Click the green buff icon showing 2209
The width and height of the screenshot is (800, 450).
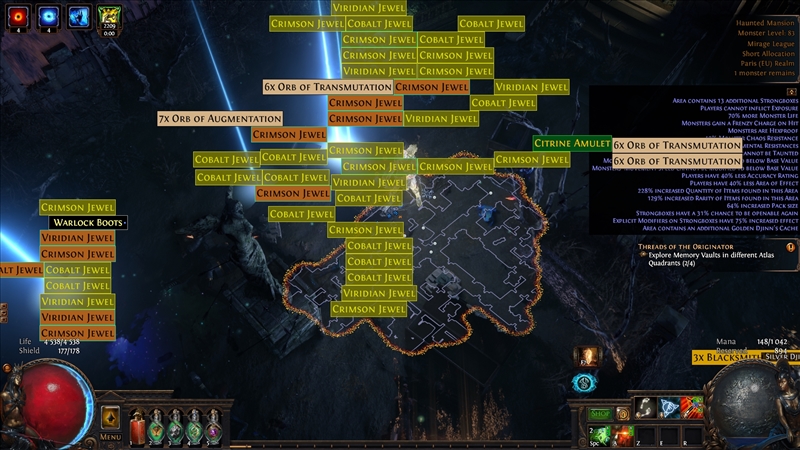pos(109,16)
